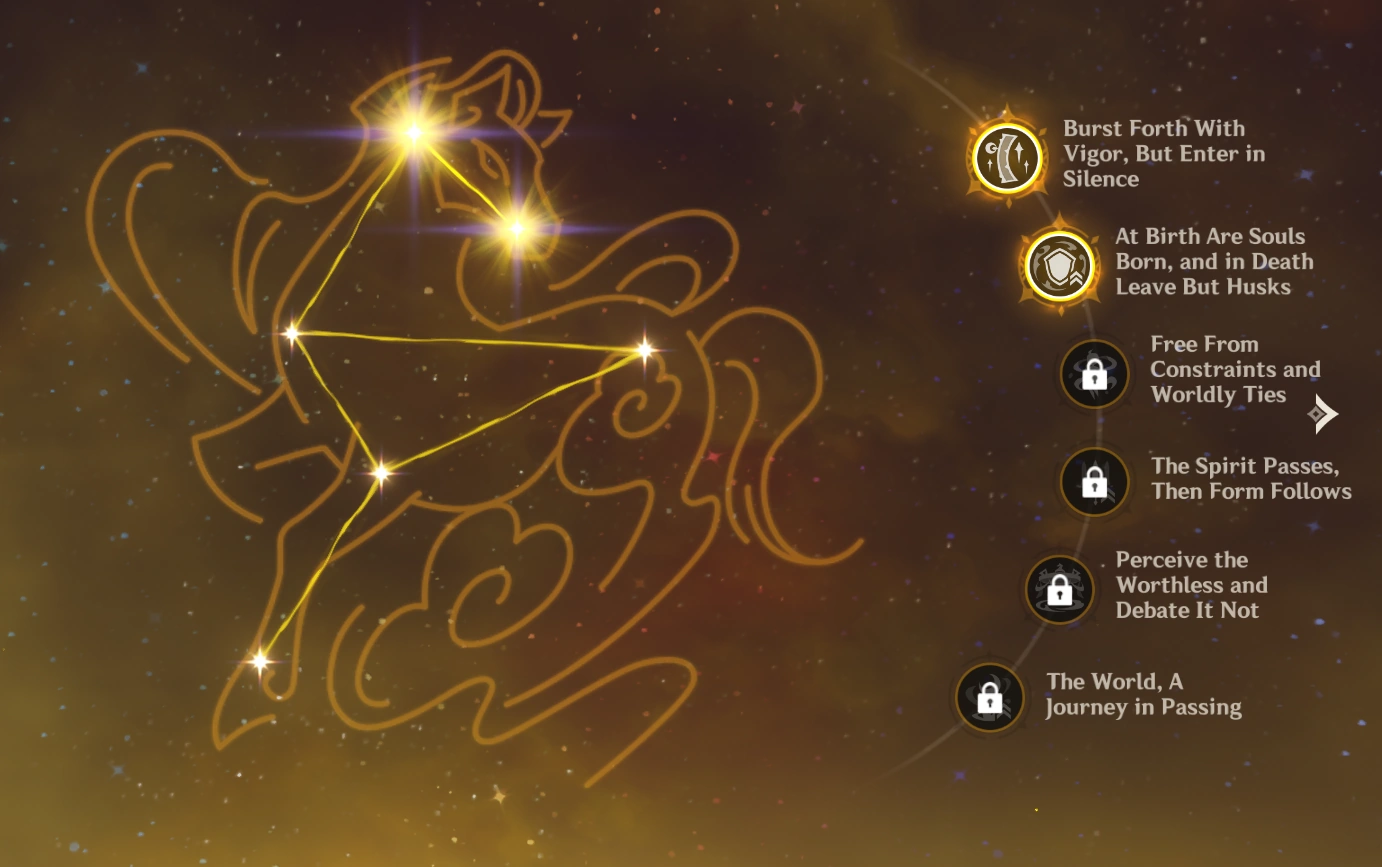Click "The World, A Journey in Passing" text label
The image size is (1382, 867).
[x=1141, y=694]
